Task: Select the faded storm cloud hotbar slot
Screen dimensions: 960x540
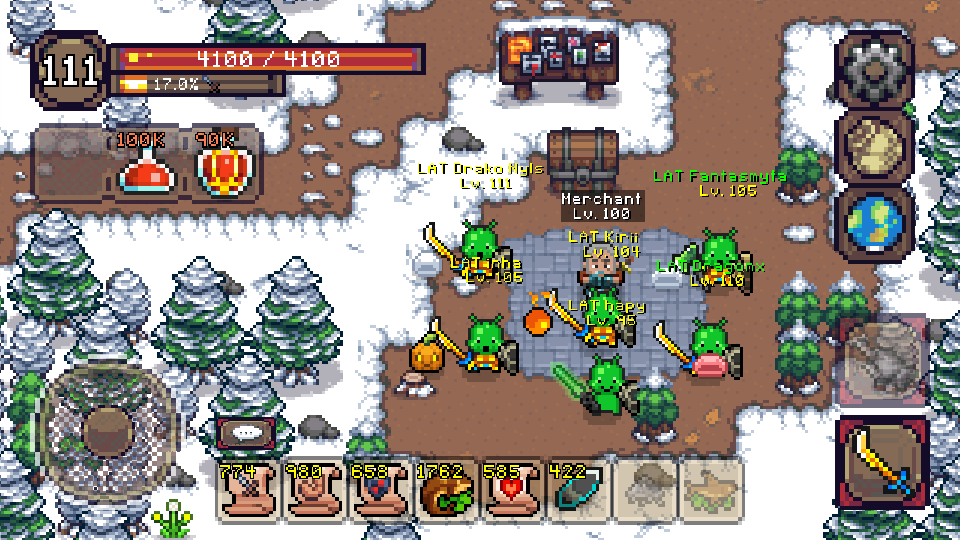Action: point(643,490)
